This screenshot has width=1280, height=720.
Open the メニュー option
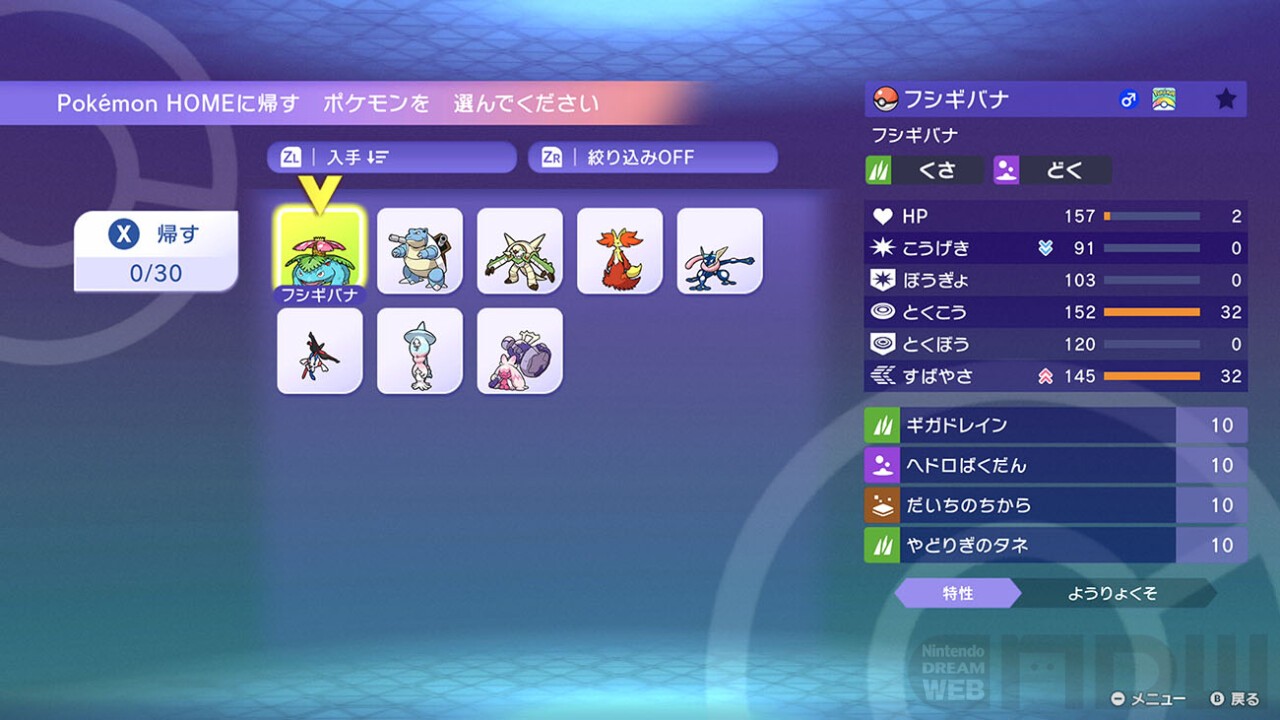pos(1149,699)
